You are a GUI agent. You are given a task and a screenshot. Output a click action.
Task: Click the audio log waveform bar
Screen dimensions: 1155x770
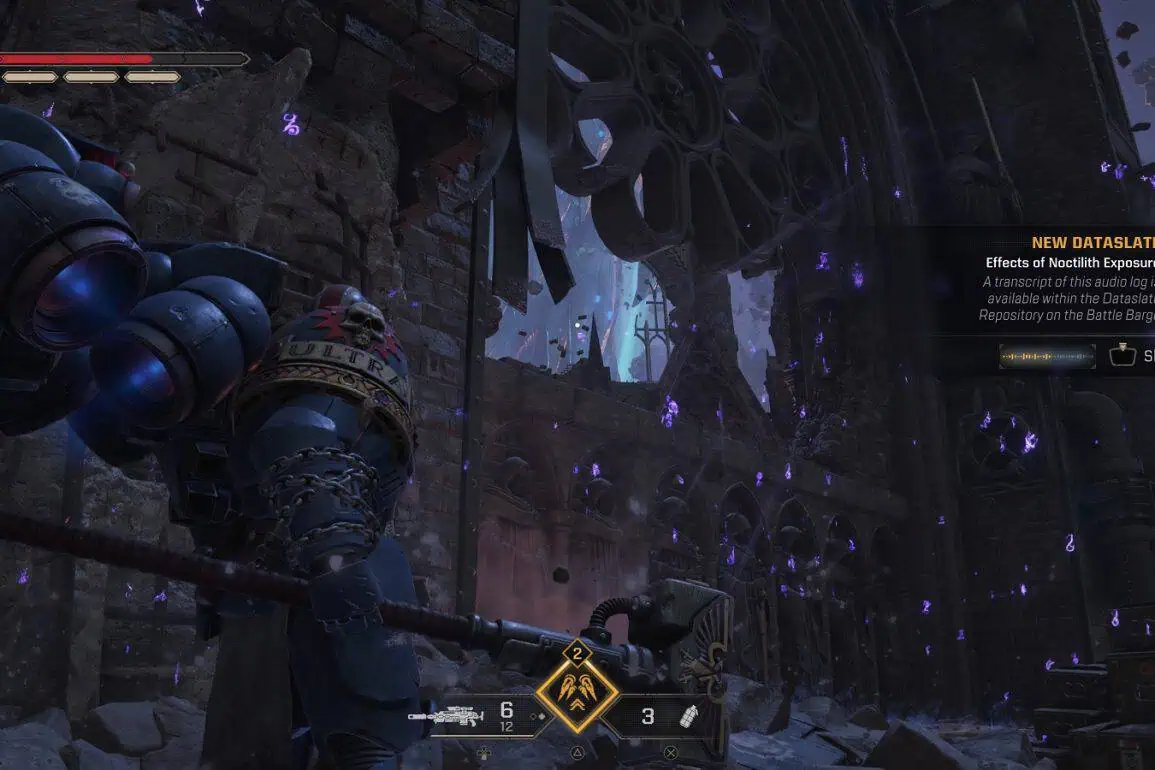[x=1047, y=356]
